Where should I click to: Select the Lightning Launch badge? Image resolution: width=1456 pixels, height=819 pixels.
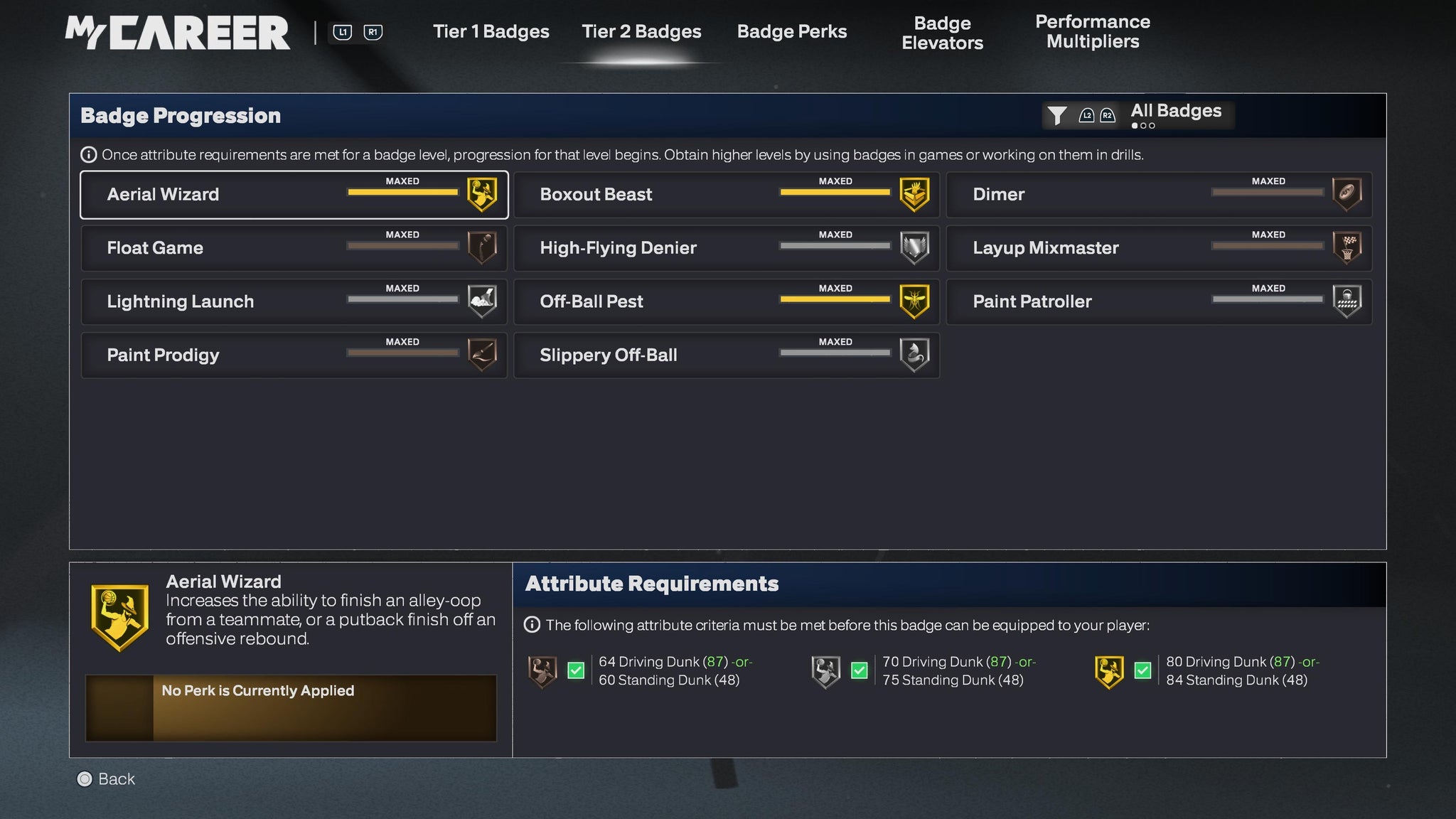[294, 301]
